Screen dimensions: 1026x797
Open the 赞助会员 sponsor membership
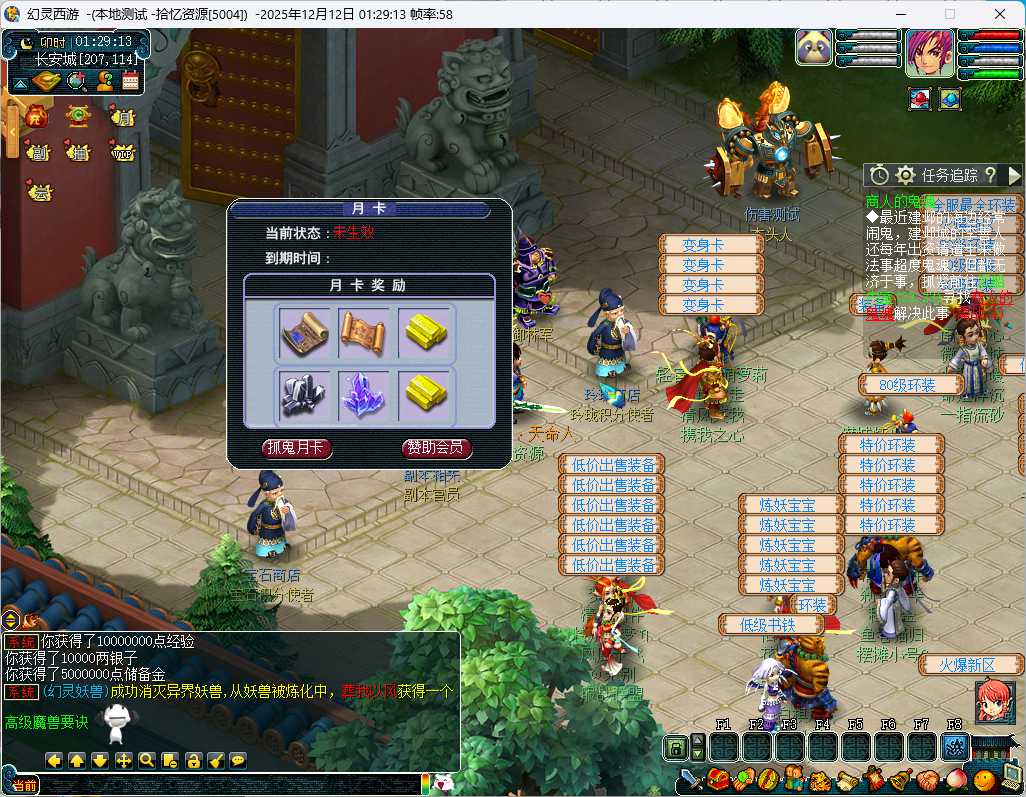pos(437,448)
